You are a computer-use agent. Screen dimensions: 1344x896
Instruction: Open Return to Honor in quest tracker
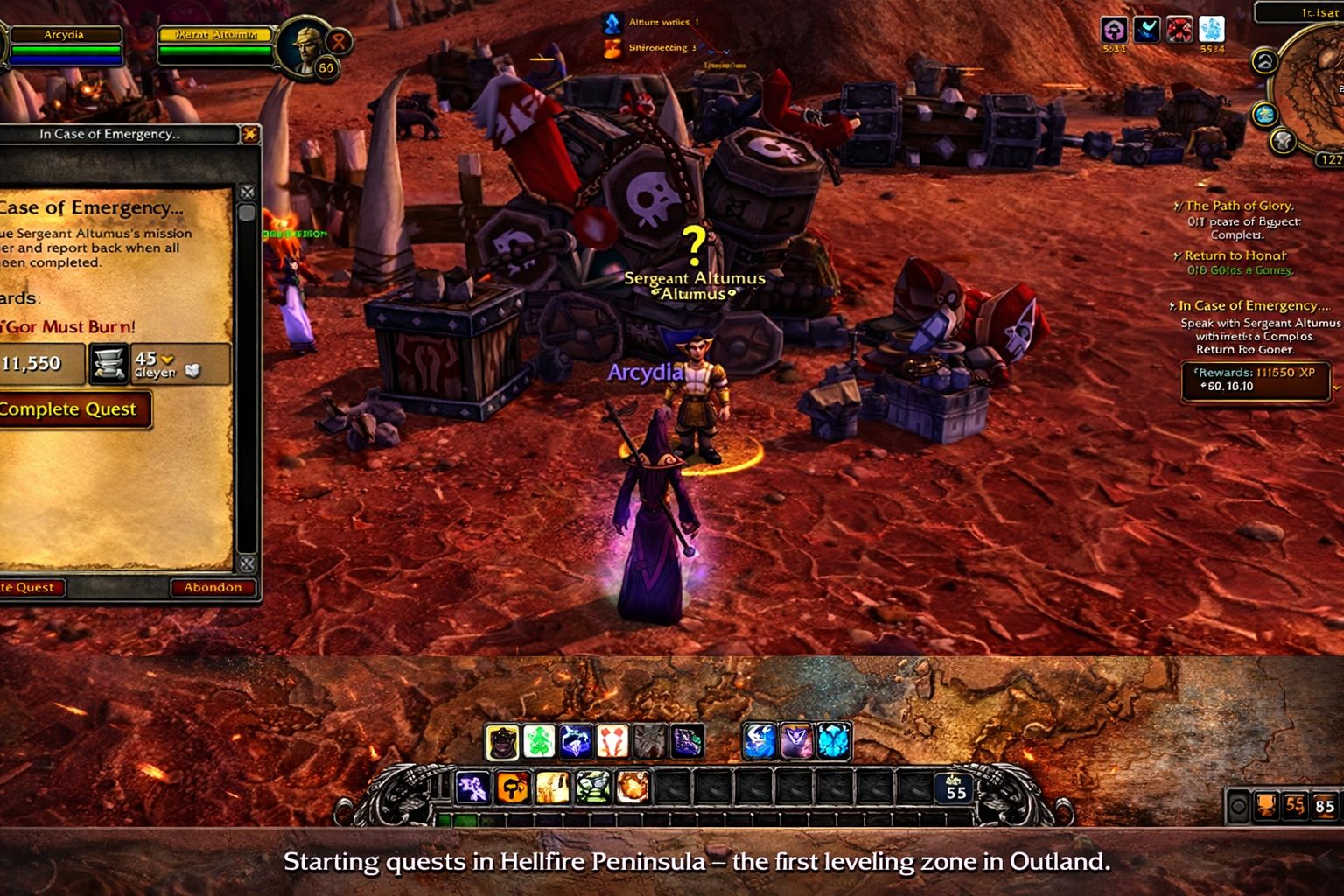pos(1235,255)
